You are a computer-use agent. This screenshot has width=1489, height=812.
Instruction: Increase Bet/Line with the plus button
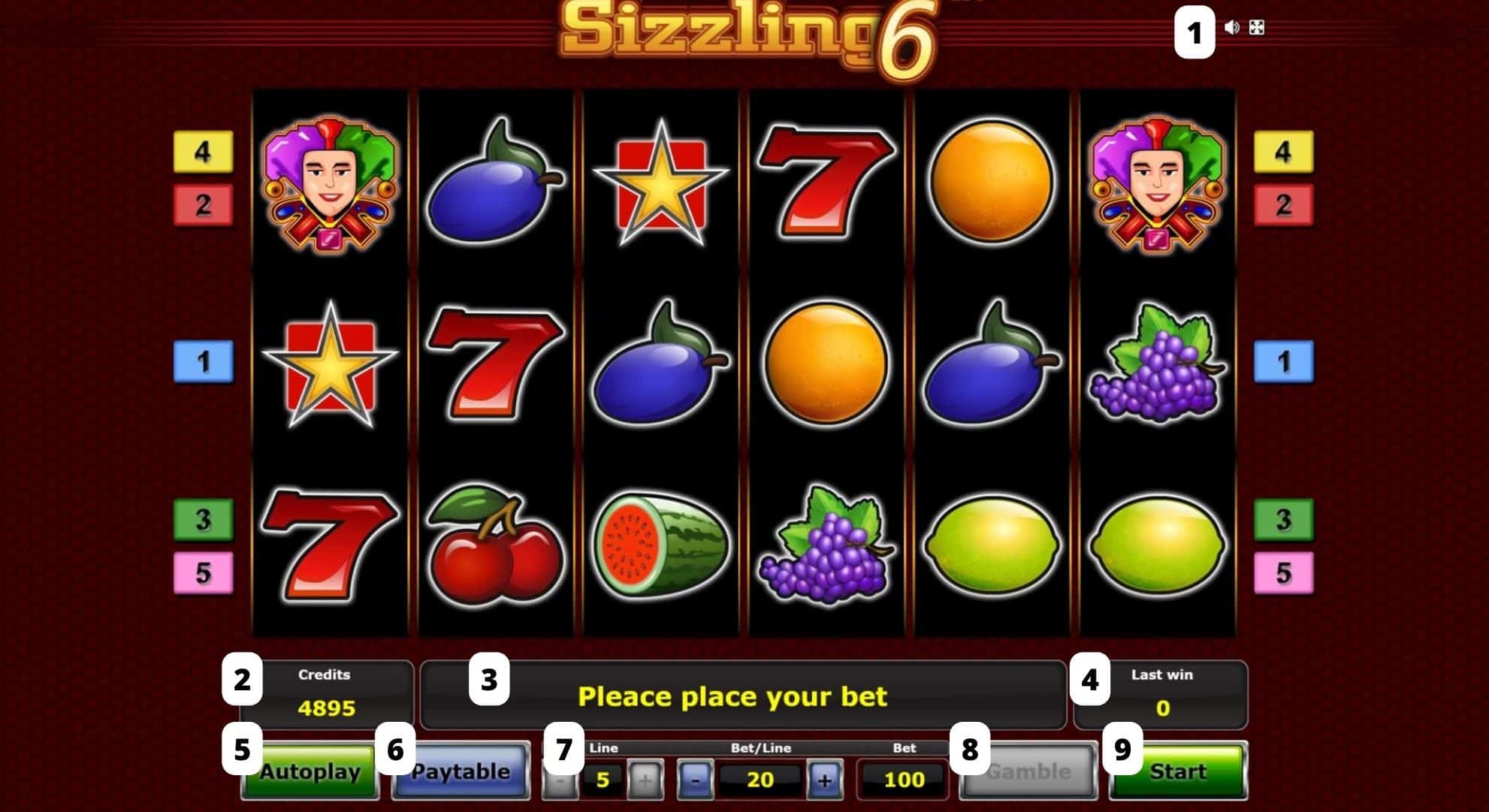823,779
